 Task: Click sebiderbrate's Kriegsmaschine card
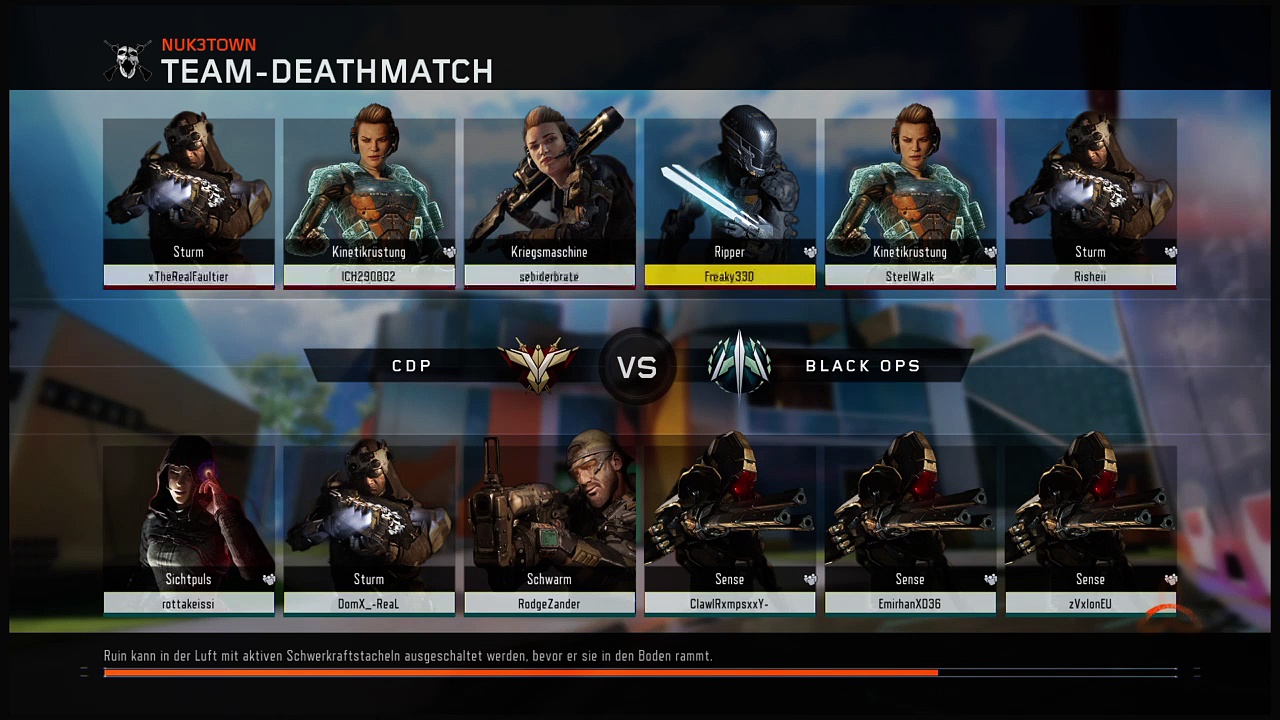[549, 203]
